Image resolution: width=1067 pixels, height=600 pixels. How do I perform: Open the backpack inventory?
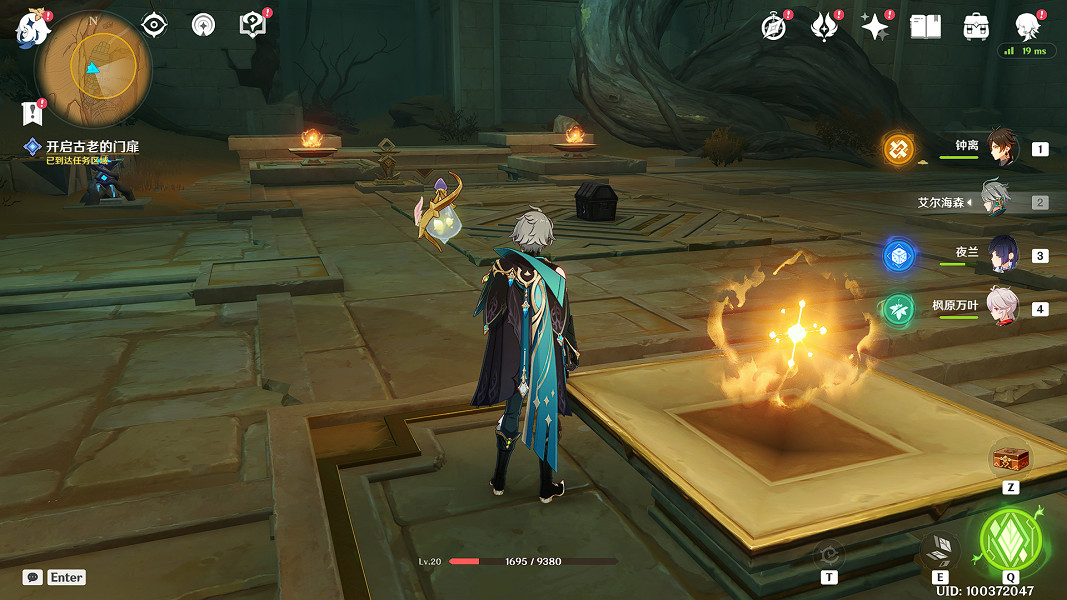(x=976, y=27)
